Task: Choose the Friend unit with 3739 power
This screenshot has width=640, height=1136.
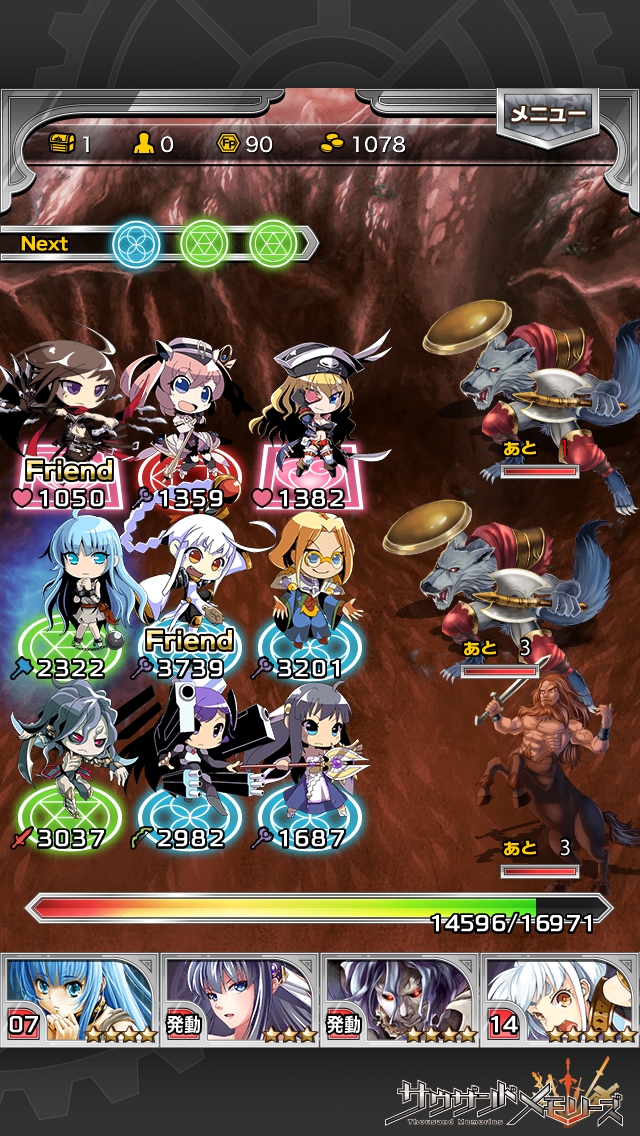Action: coord(190,590)
